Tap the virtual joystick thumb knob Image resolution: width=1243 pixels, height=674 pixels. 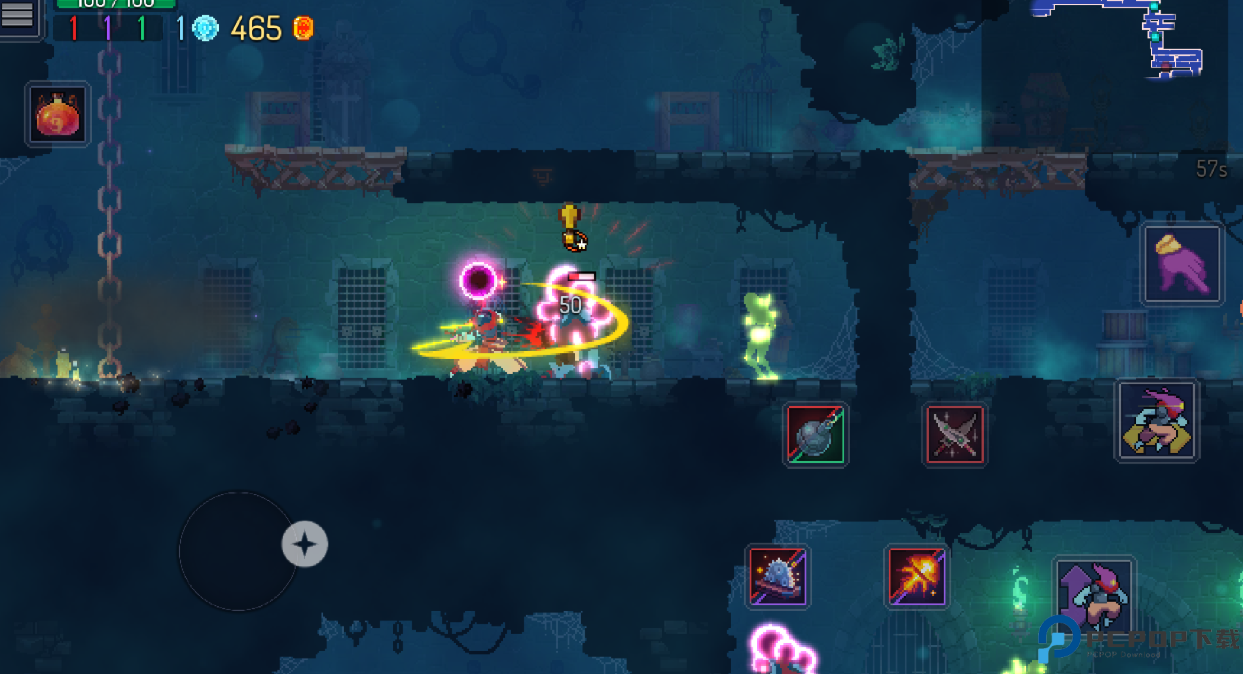point(305,544)
